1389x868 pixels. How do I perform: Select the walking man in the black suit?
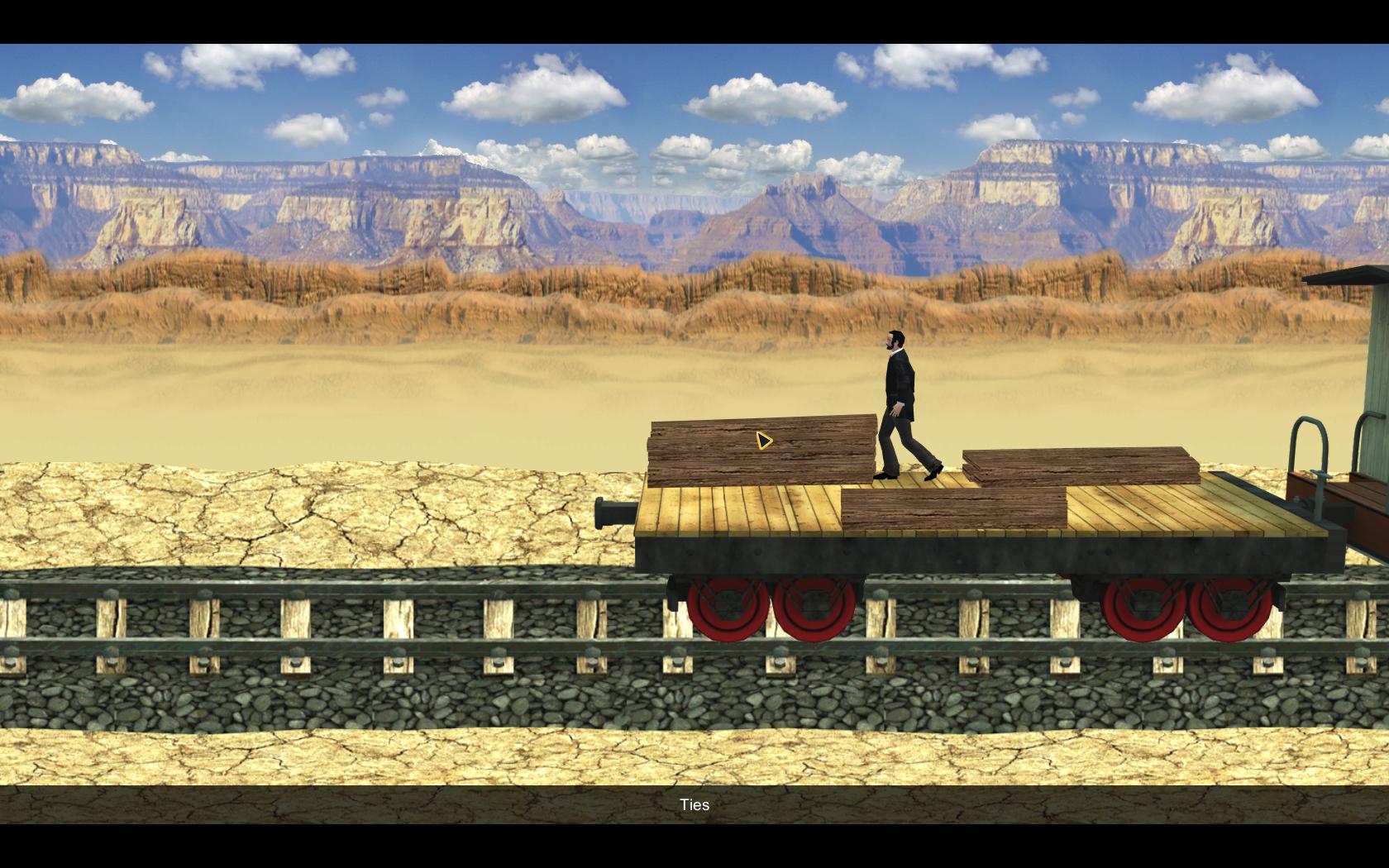(x=901, y=397)
